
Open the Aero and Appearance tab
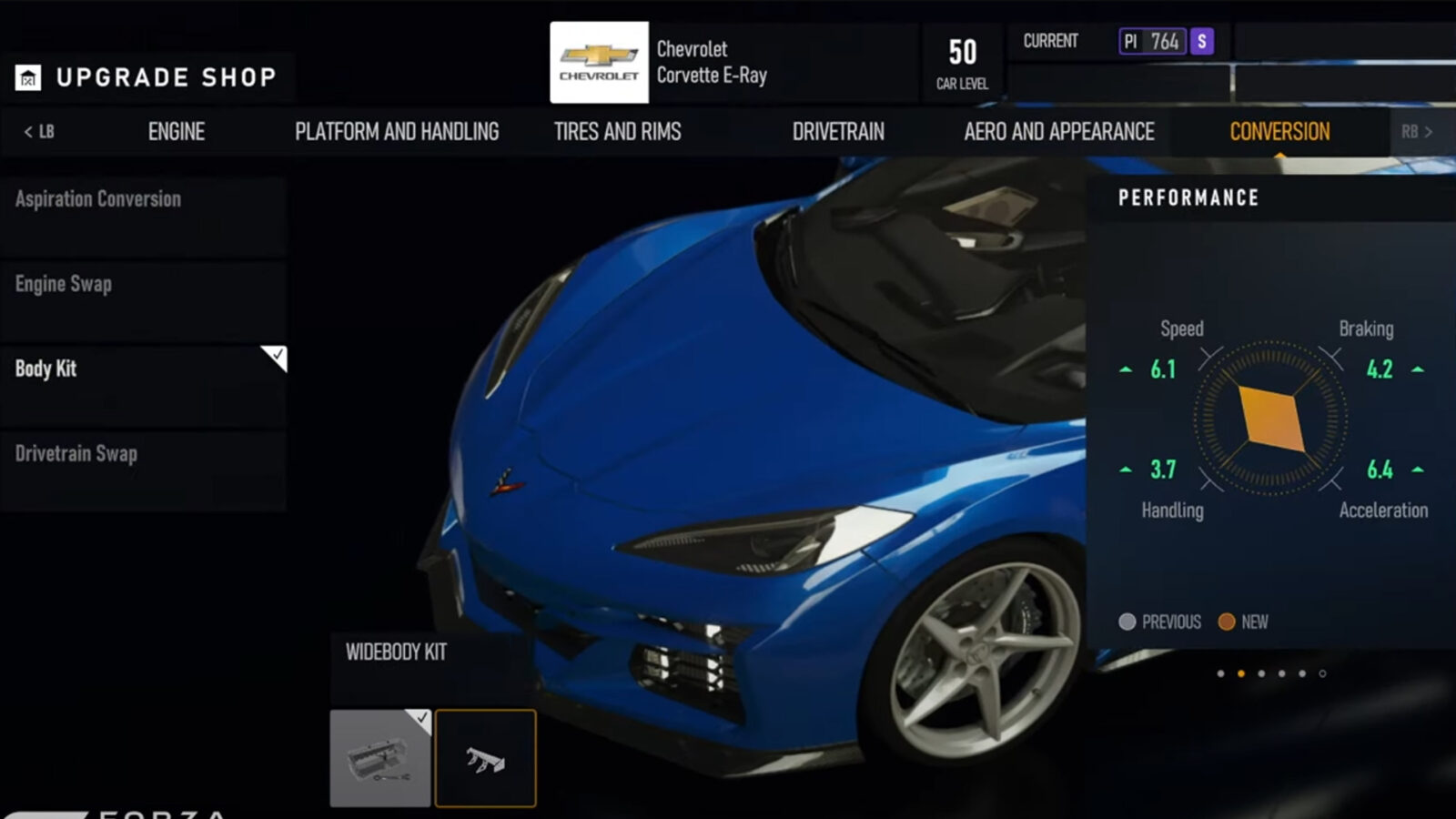click(1057, 131)
